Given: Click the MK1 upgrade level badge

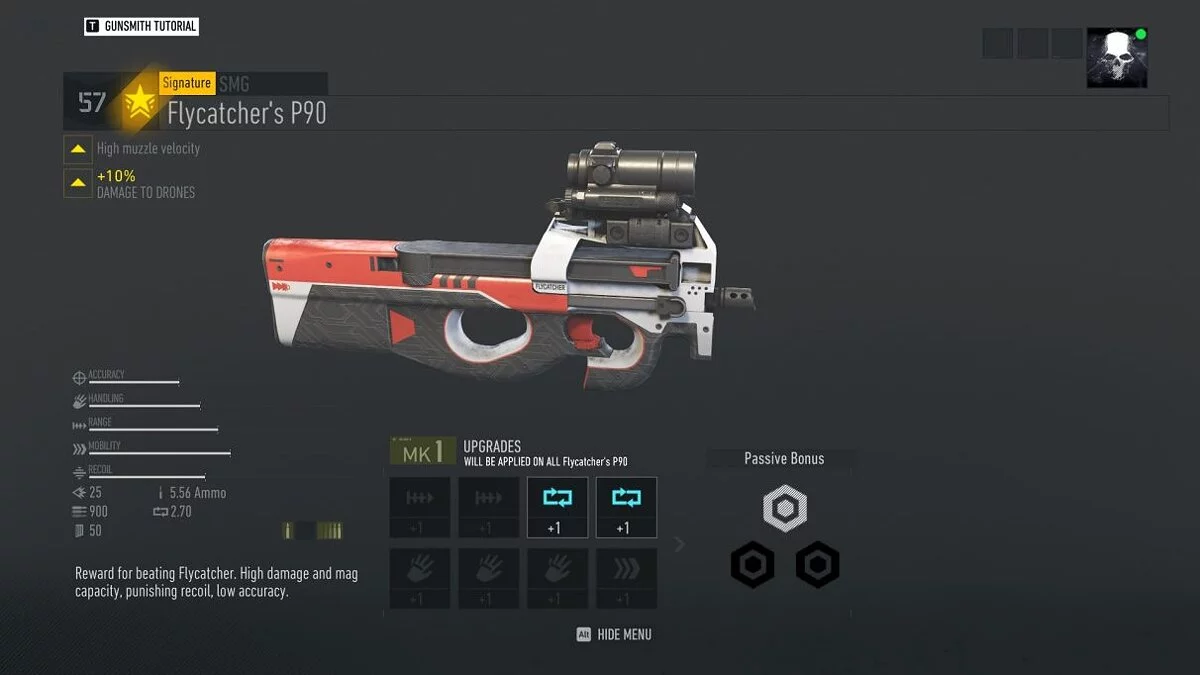Looking at the screenshot, I should click(x=423, y=453).
